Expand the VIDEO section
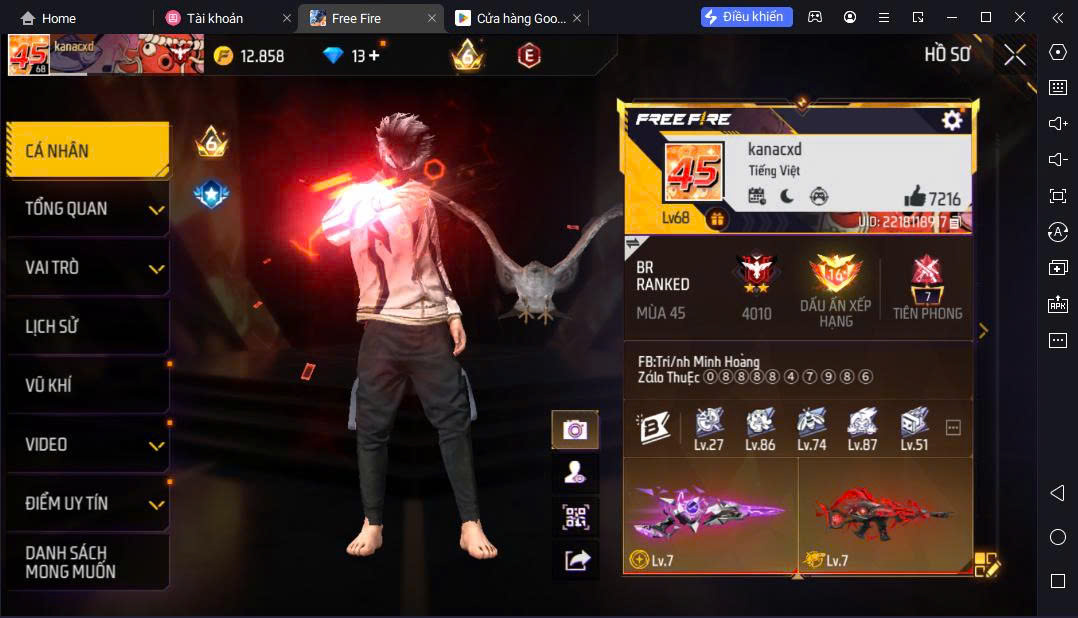 [x=87, y=444]
